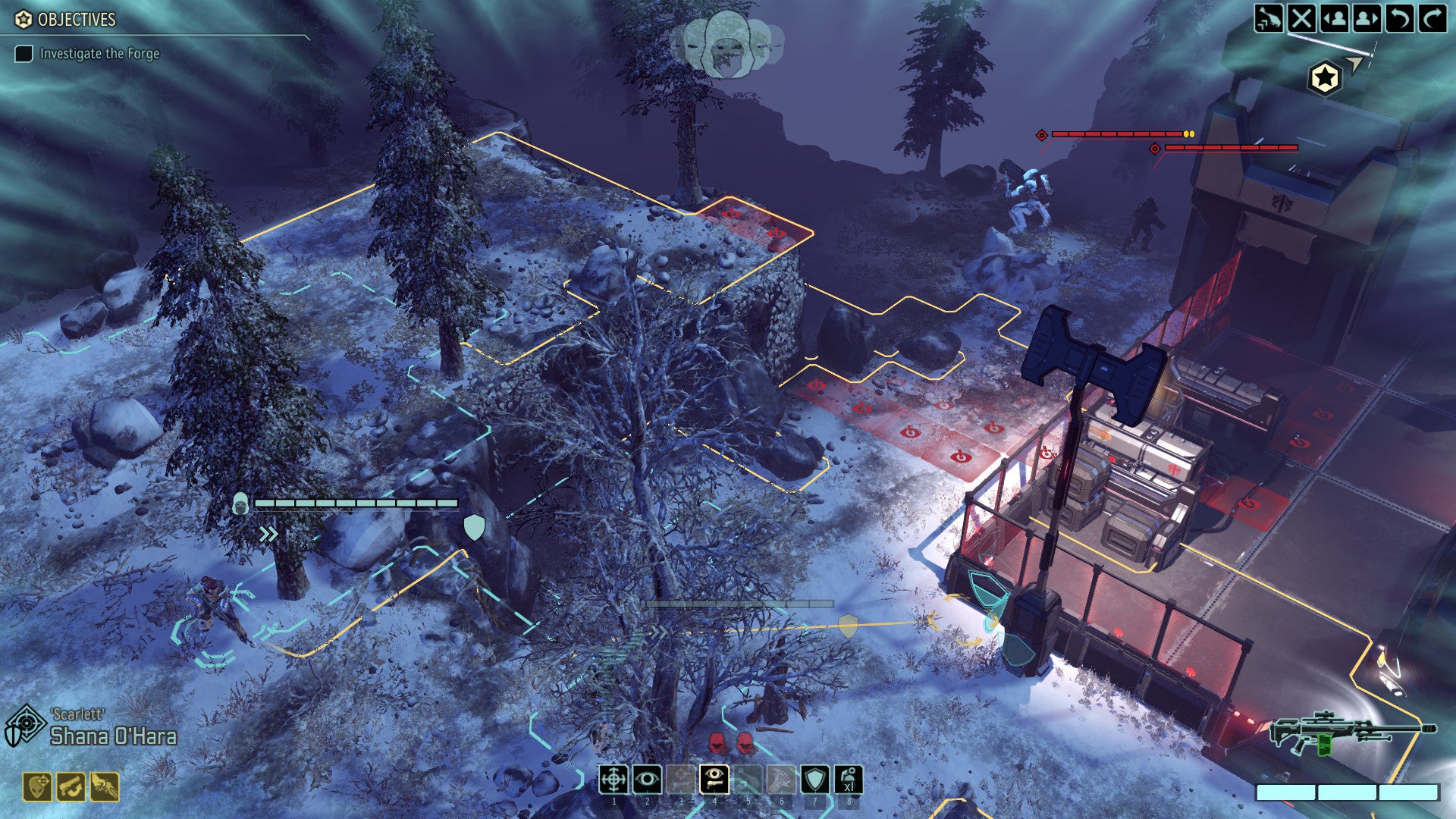The image size is (1456, 819).
Task: Click the hand gripping perk icon
Action: [x=105, y=787]
